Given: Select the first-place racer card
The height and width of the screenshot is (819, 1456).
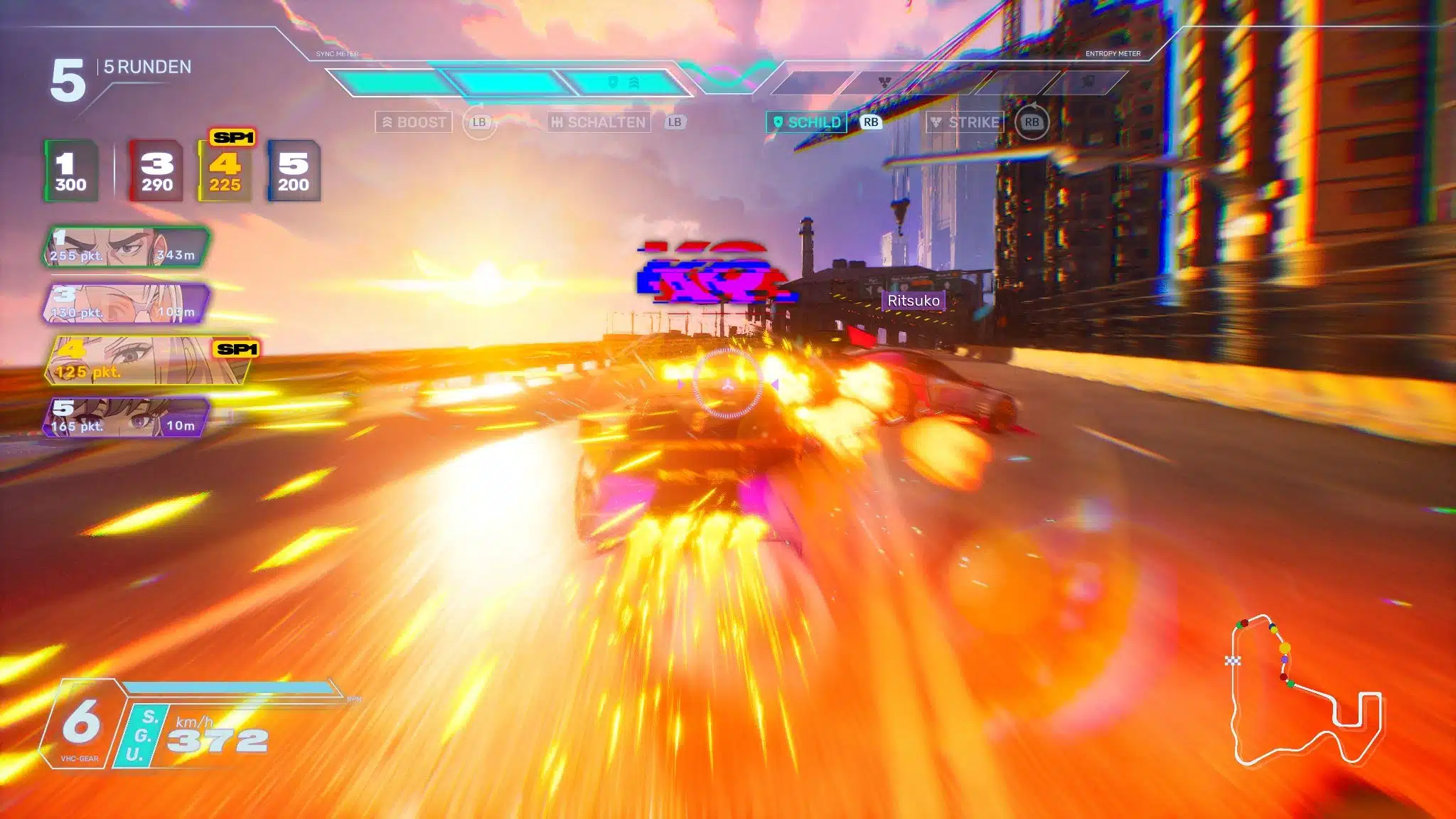Looking at the screenshot, I should 126,247.
